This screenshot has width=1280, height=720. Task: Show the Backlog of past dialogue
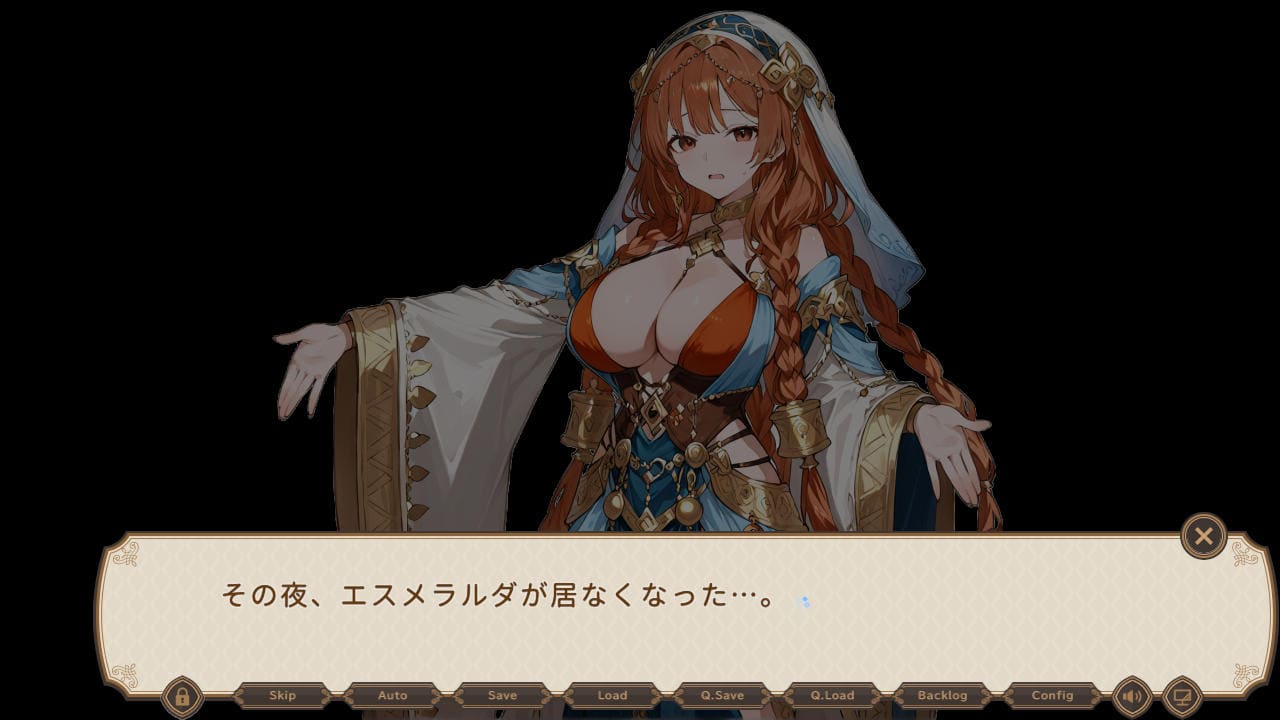(942, 696)
